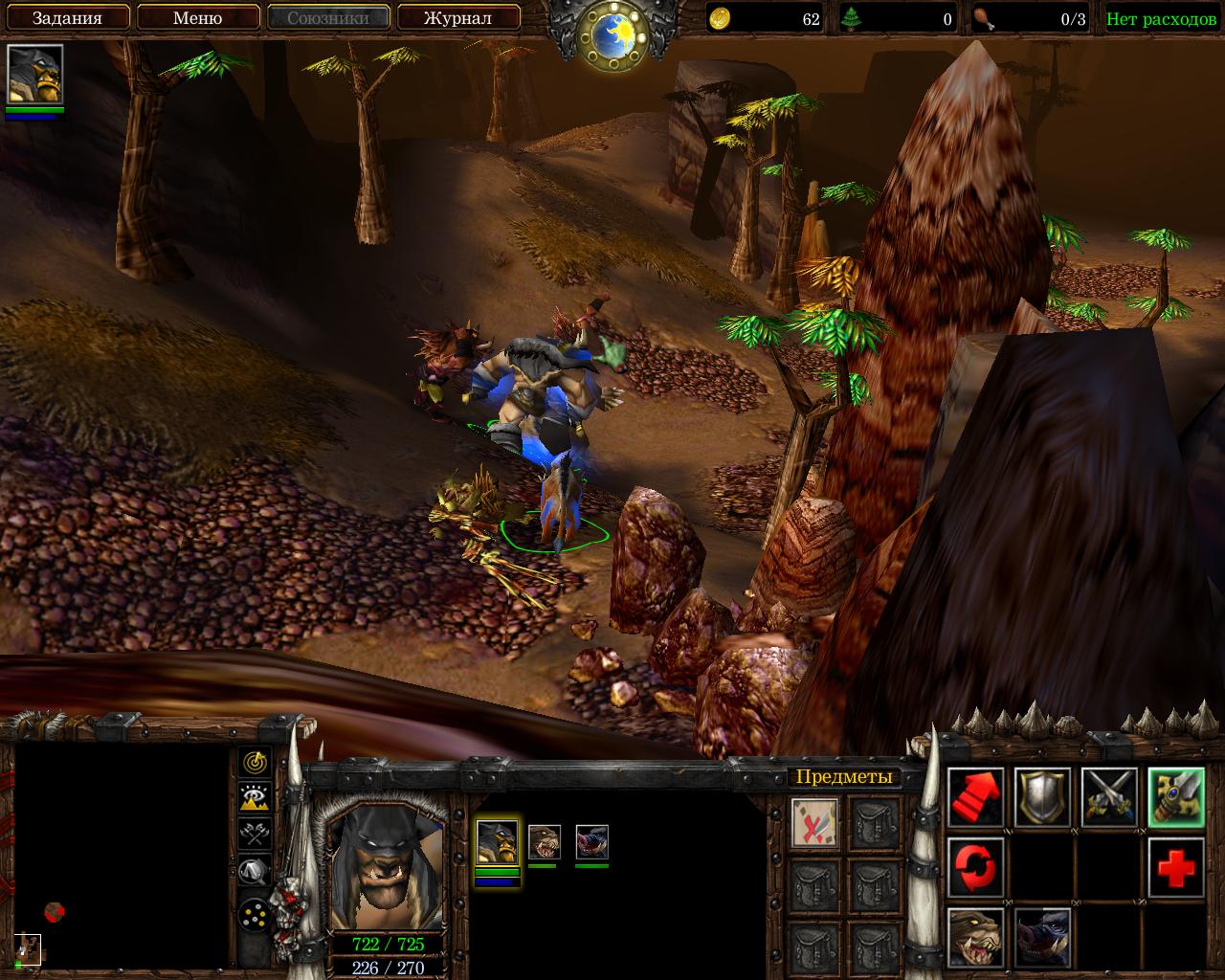Viewport: 1225px width, 980px height.
Task: Toggle minimap terrain display with the eye button
Action: pos(255,797)
